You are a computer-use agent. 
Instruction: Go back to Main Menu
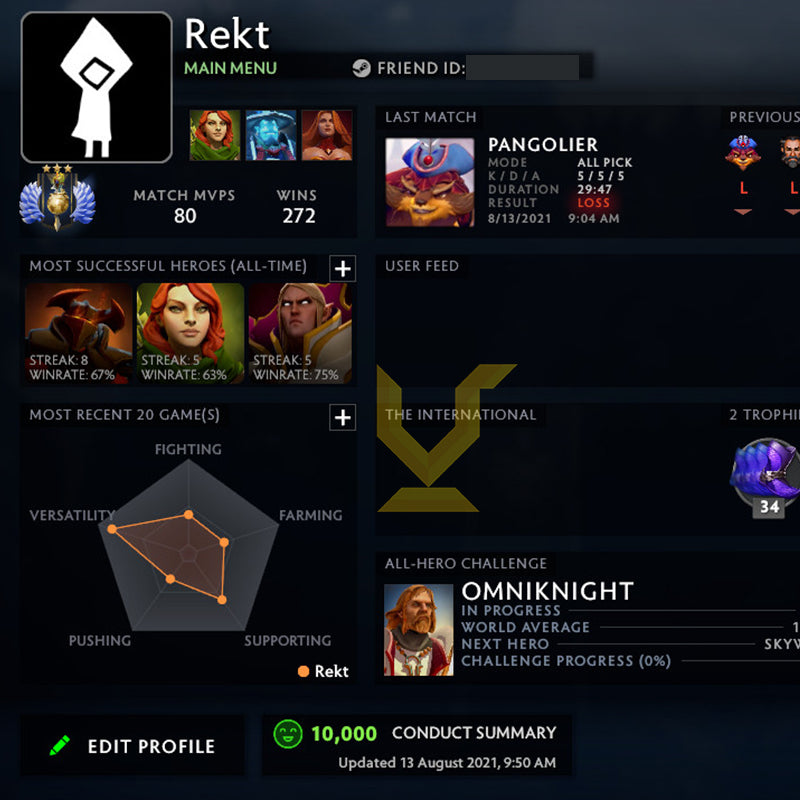coord(230,68)
